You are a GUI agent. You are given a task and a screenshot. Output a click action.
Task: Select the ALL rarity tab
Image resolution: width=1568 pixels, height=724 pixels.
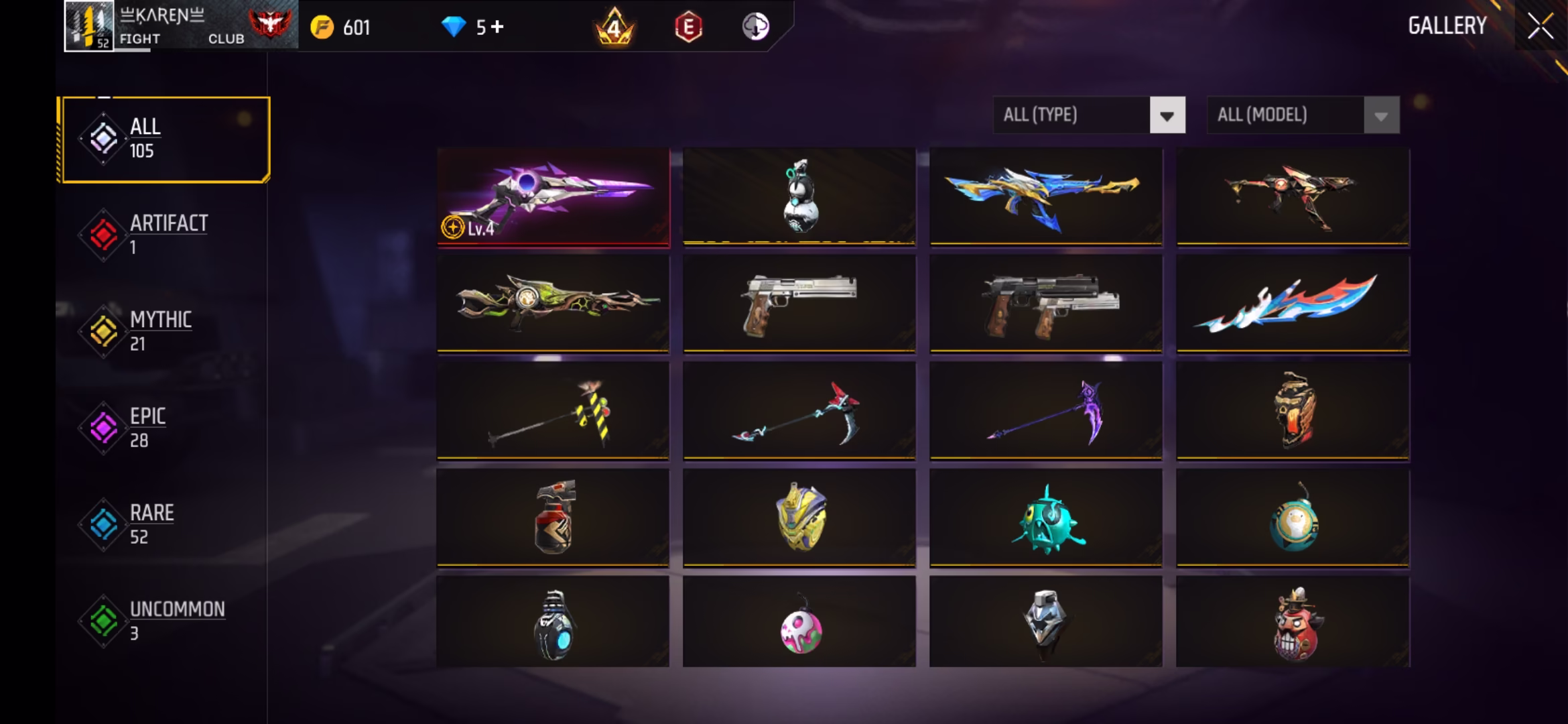(x=165, y=139)
